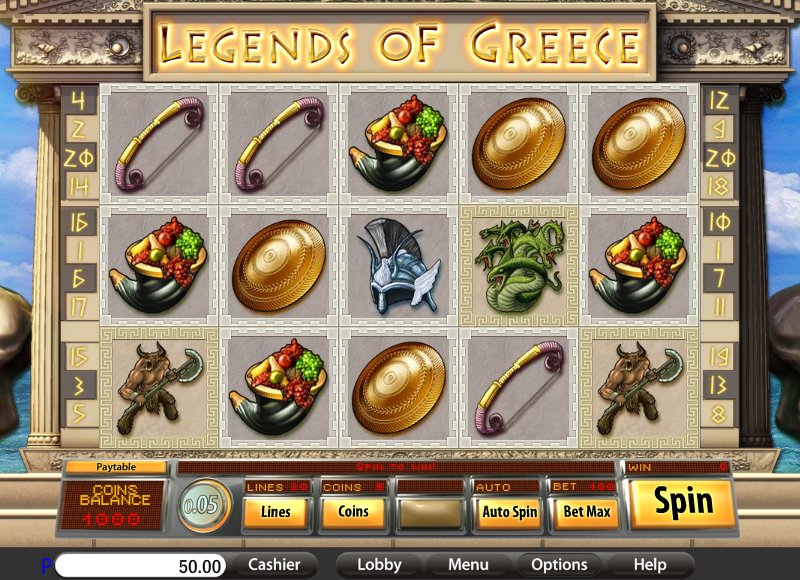
Task: Change the Coins per line
Action: pos(353,512)
